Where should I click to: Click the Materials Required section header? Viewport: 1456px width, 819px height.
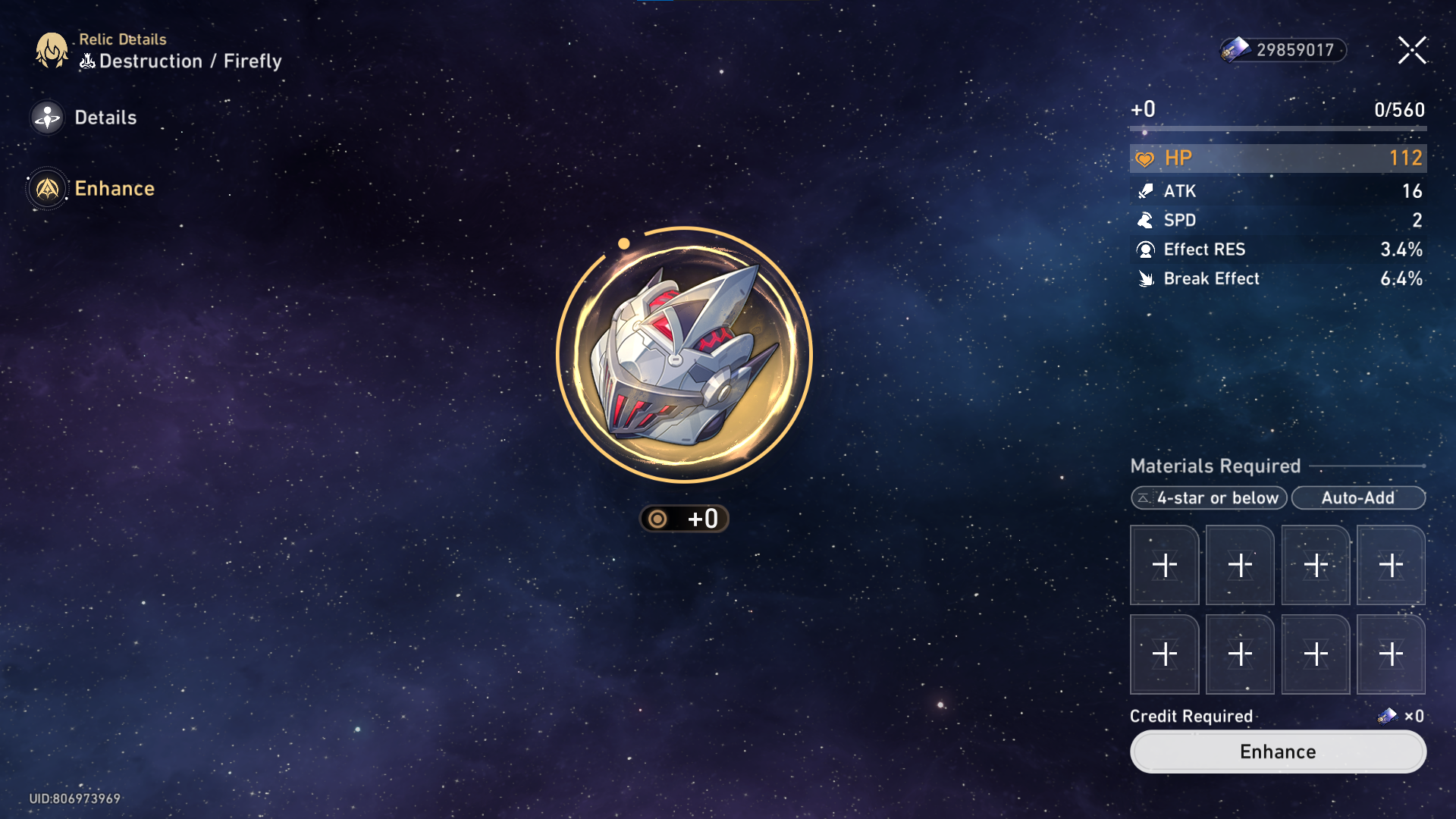coord(1214,466)
